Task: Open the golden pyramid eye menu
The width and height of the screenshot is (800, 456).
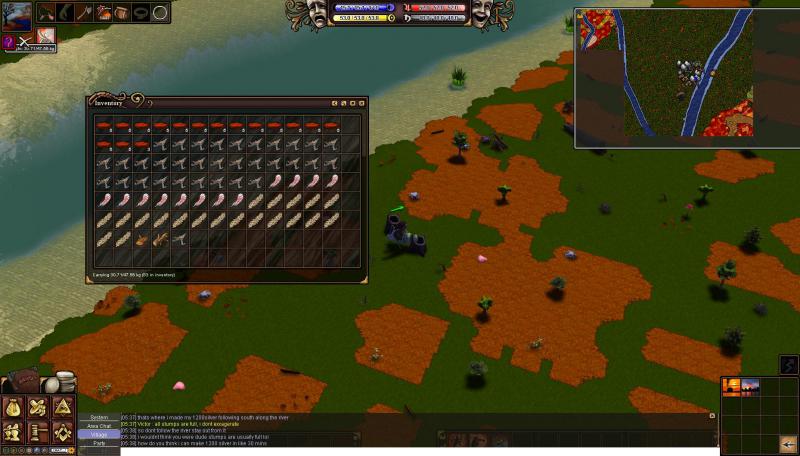Action: [x=62, y=406]
